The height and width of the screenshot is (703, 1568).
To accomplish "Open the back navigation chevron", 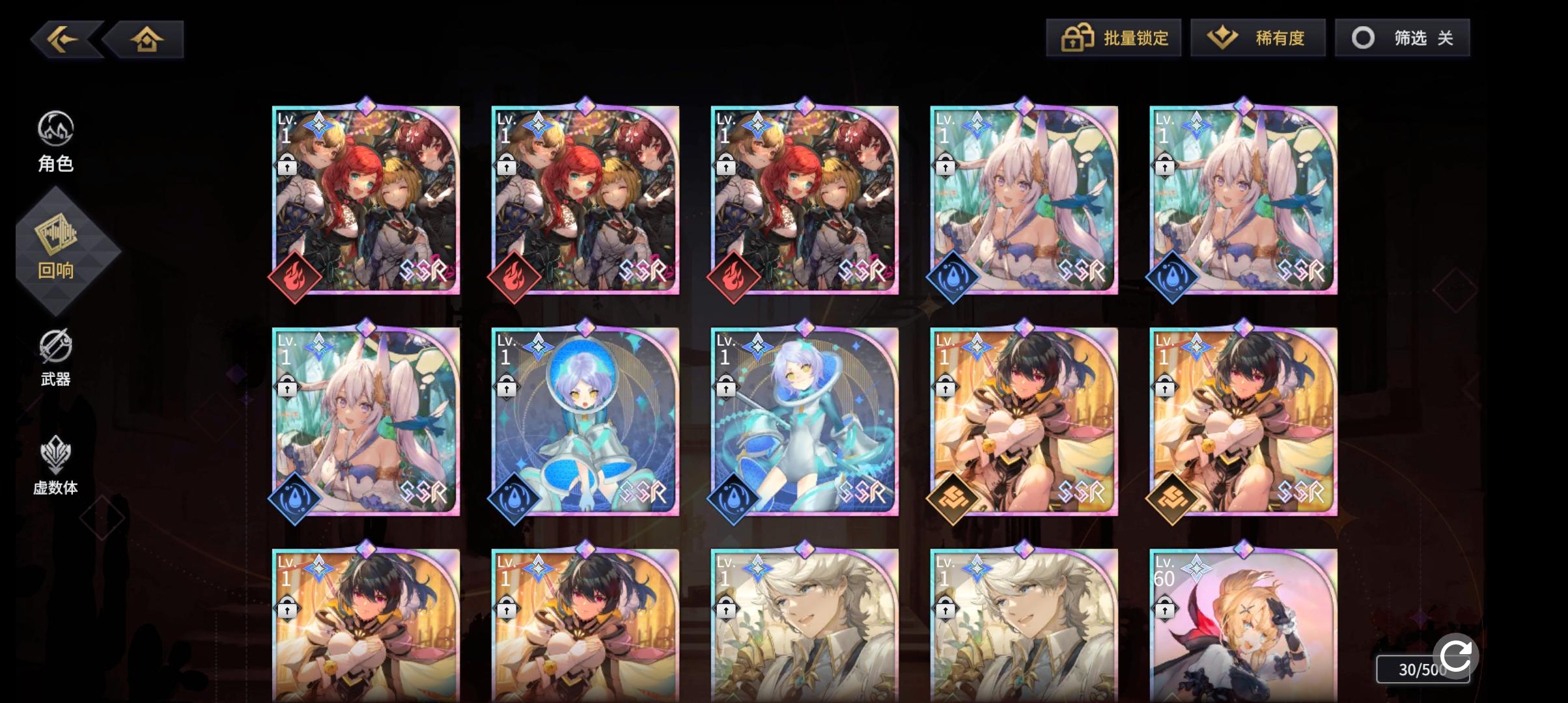I will (x=63, y=38).
